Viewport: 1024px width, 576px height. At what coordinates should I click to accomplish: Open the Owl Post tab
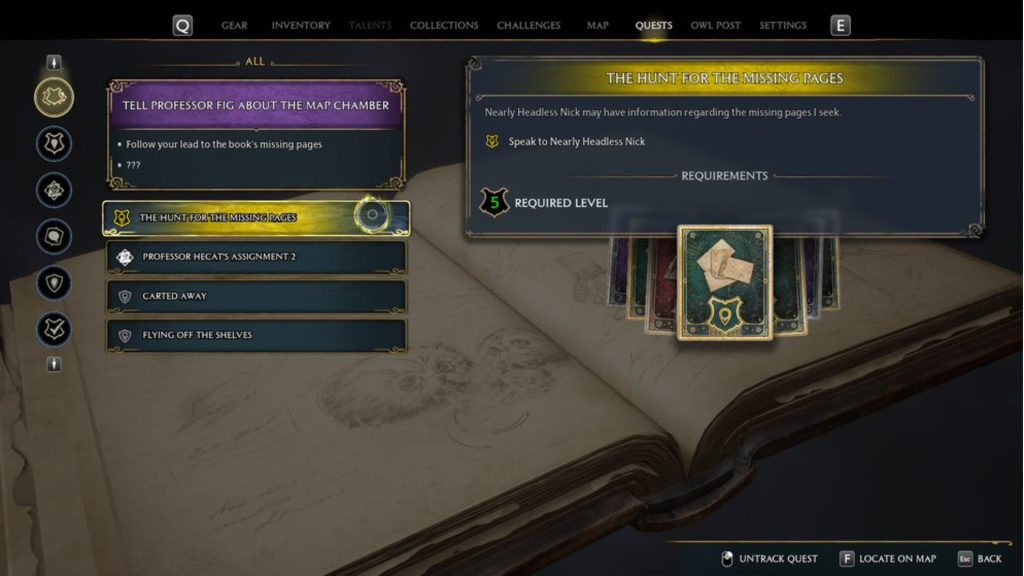coord(715,25)
